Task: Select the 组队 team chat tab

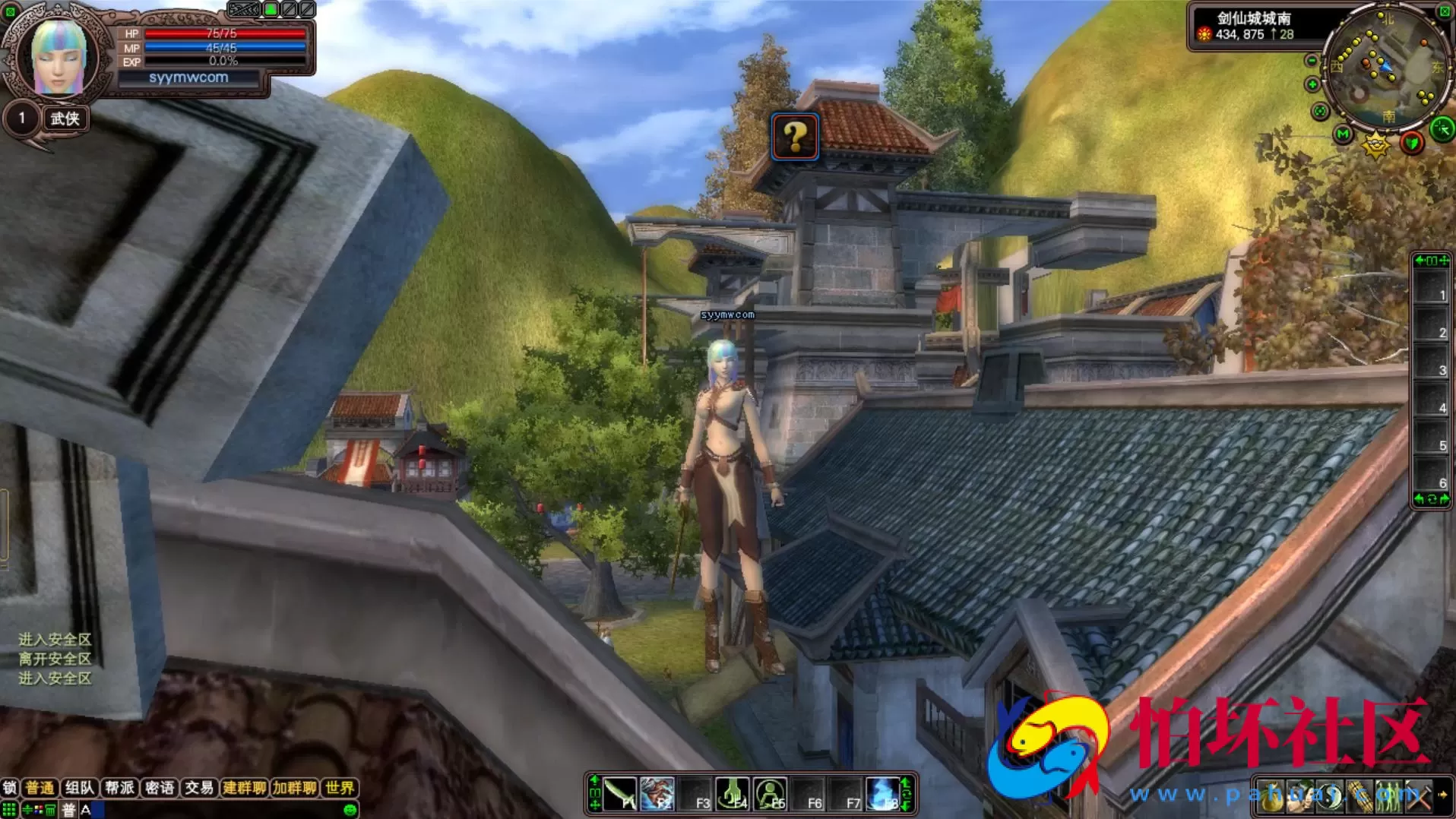Action: (x=79, y=788)
